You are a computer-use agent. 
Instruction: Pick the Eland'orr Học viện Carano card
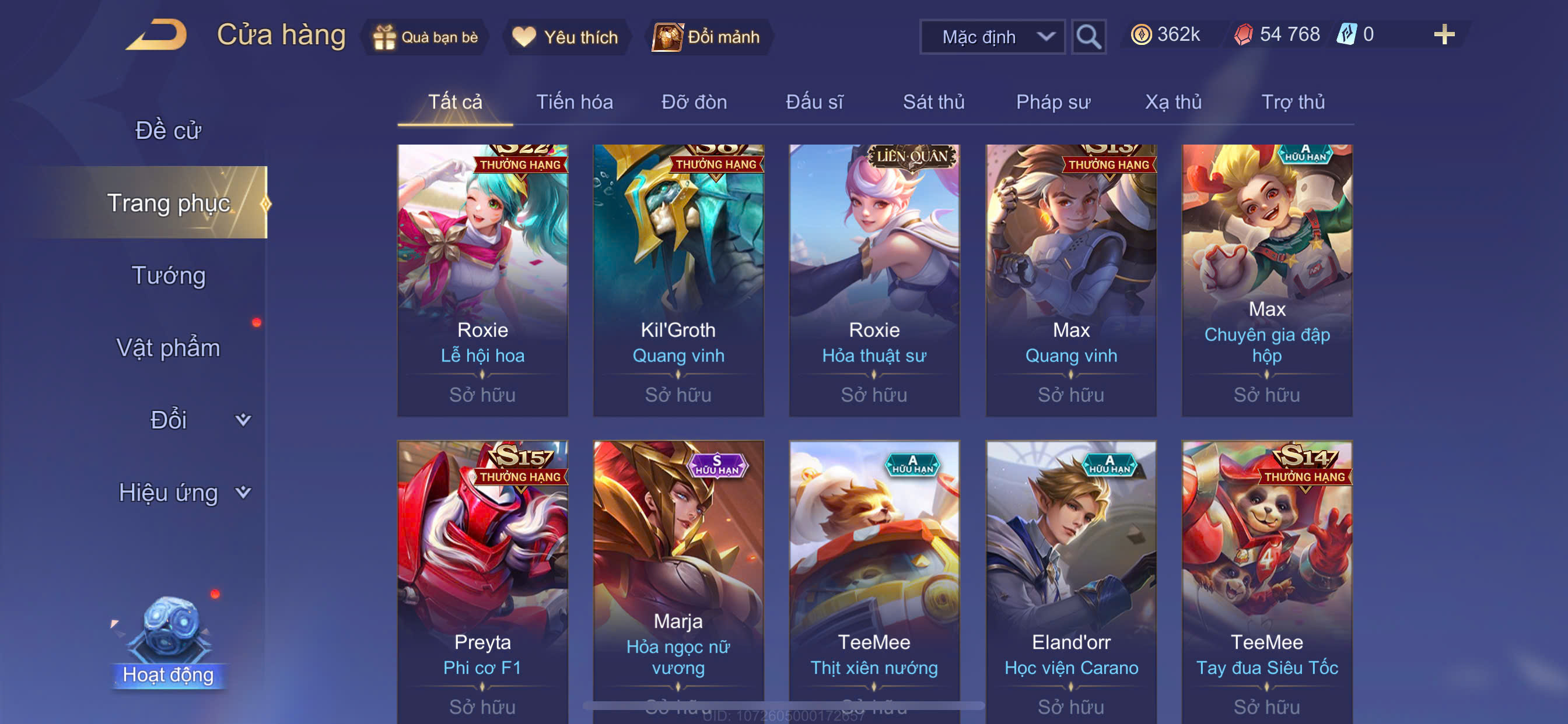[1070, 578]
